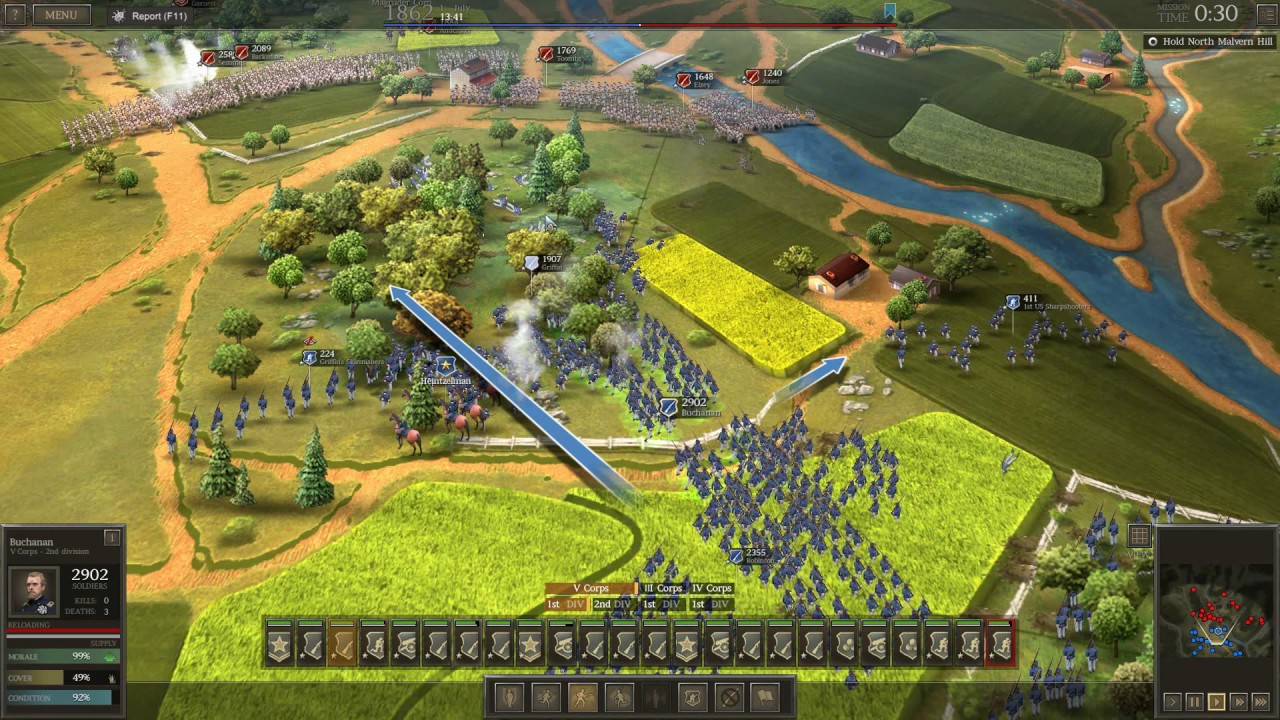This screenshot has height=720, width=1280.
Task: Activate the Detach Skirmishers shield icon
Action: pos(694,698)
